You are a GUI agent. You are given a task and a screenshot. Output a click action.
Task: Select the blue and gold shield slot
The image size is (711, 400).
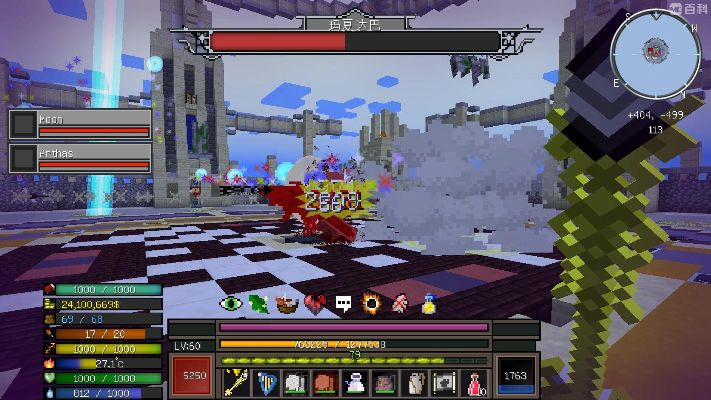(x=266, y=382)
